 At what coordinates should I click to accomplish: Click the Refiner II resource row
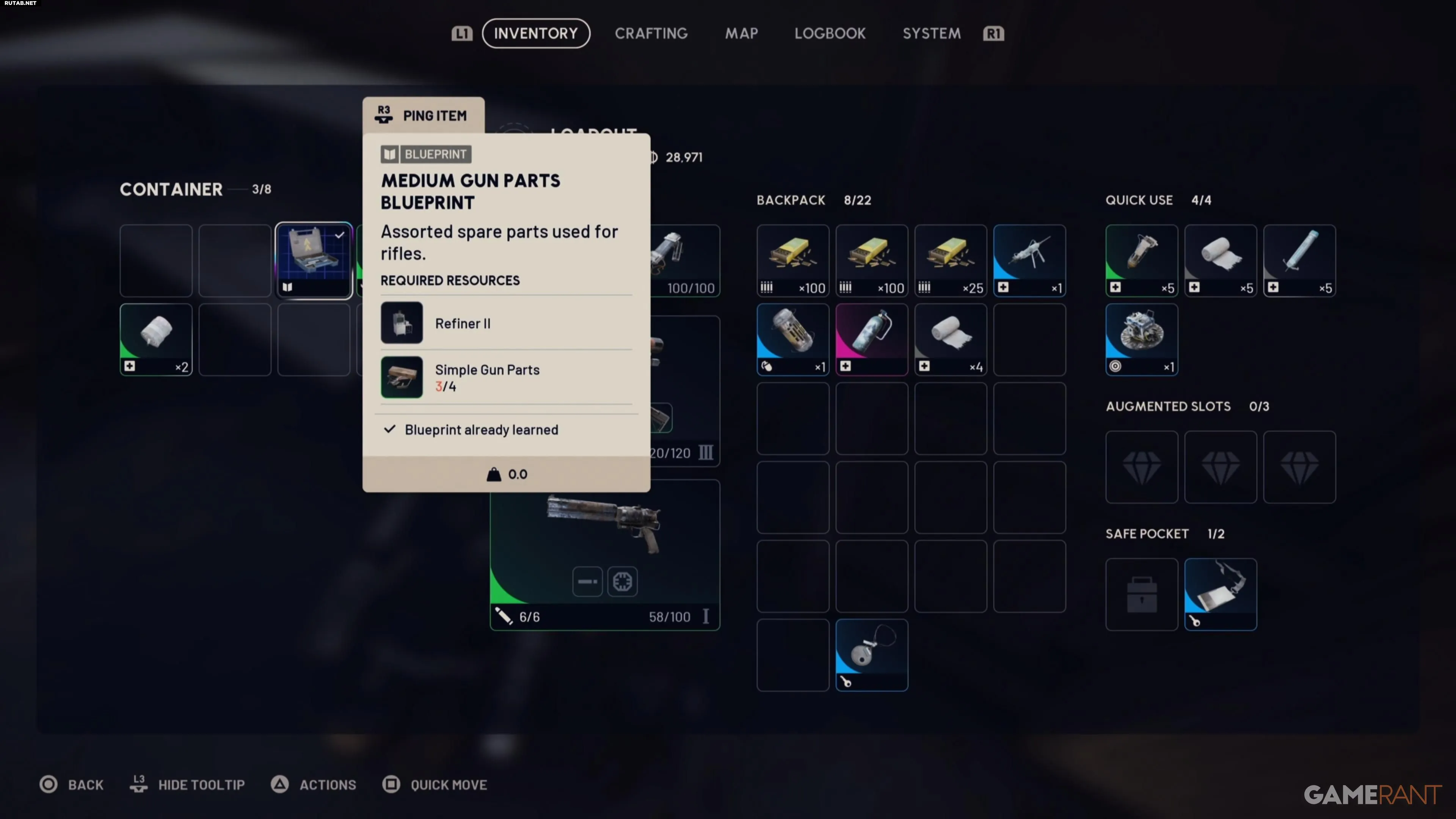(506, 323)
